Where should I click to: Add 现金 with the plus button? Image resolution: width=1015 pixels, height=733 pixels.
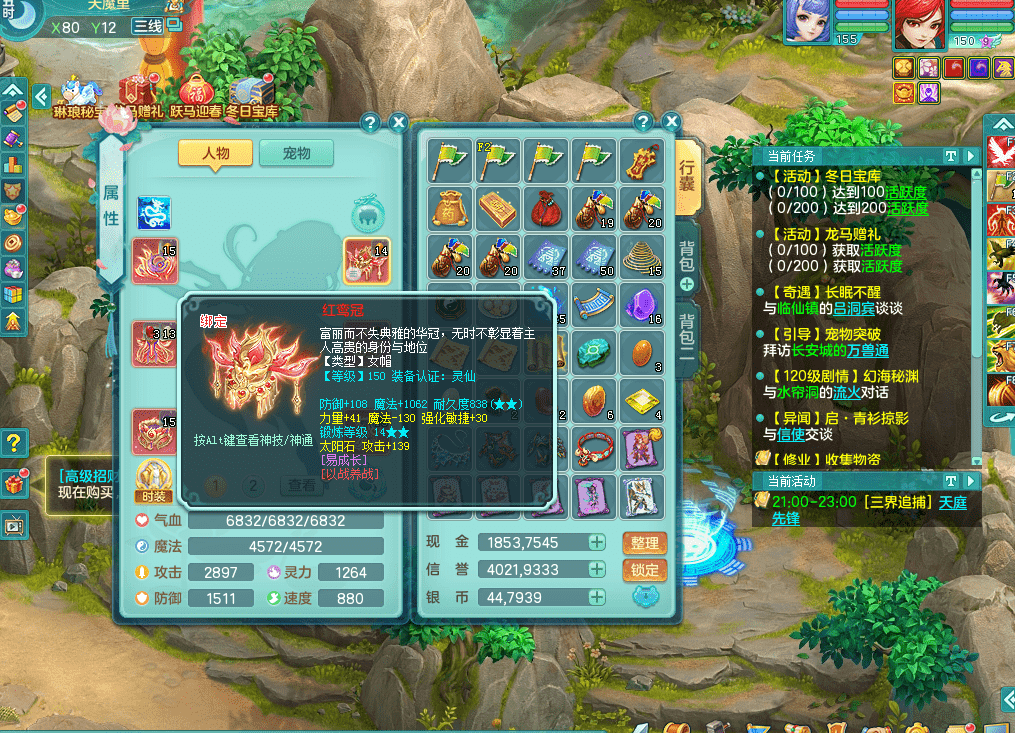coord(597,543)
